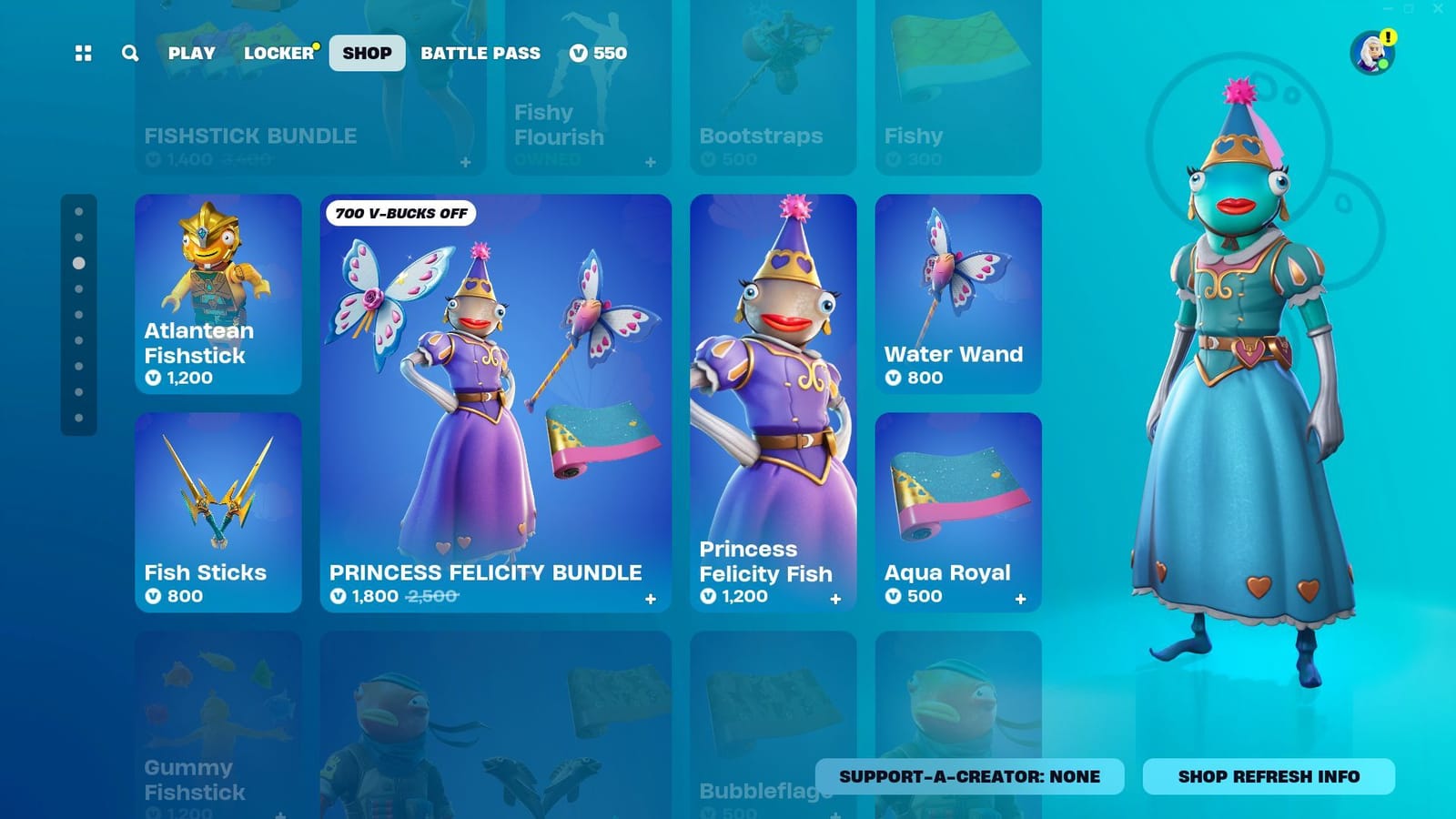Screen dimensions: 1456x819
Task: Open the PLAY tab
Action: [x=191, y=53]
